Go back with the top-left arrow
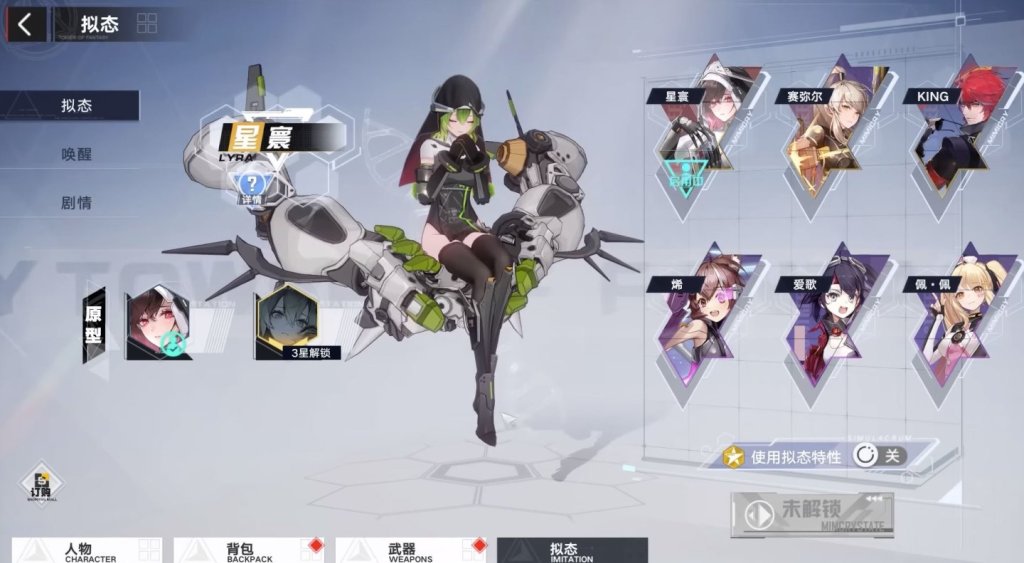The height and width of the screenshot is (563, 1024). 24,24
